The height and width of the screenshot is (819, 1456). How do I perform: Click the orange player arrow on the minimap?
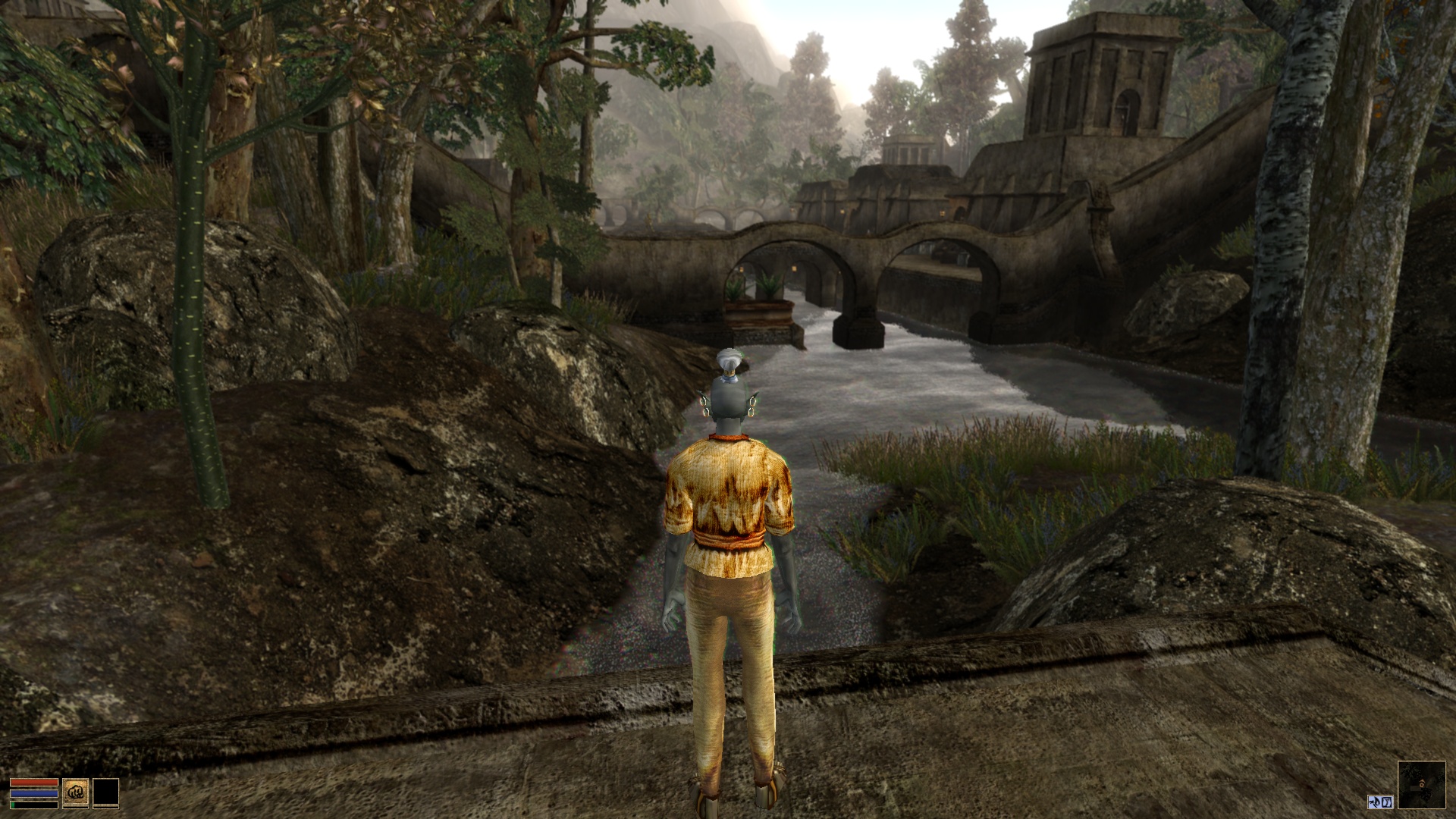(1422, 783)
